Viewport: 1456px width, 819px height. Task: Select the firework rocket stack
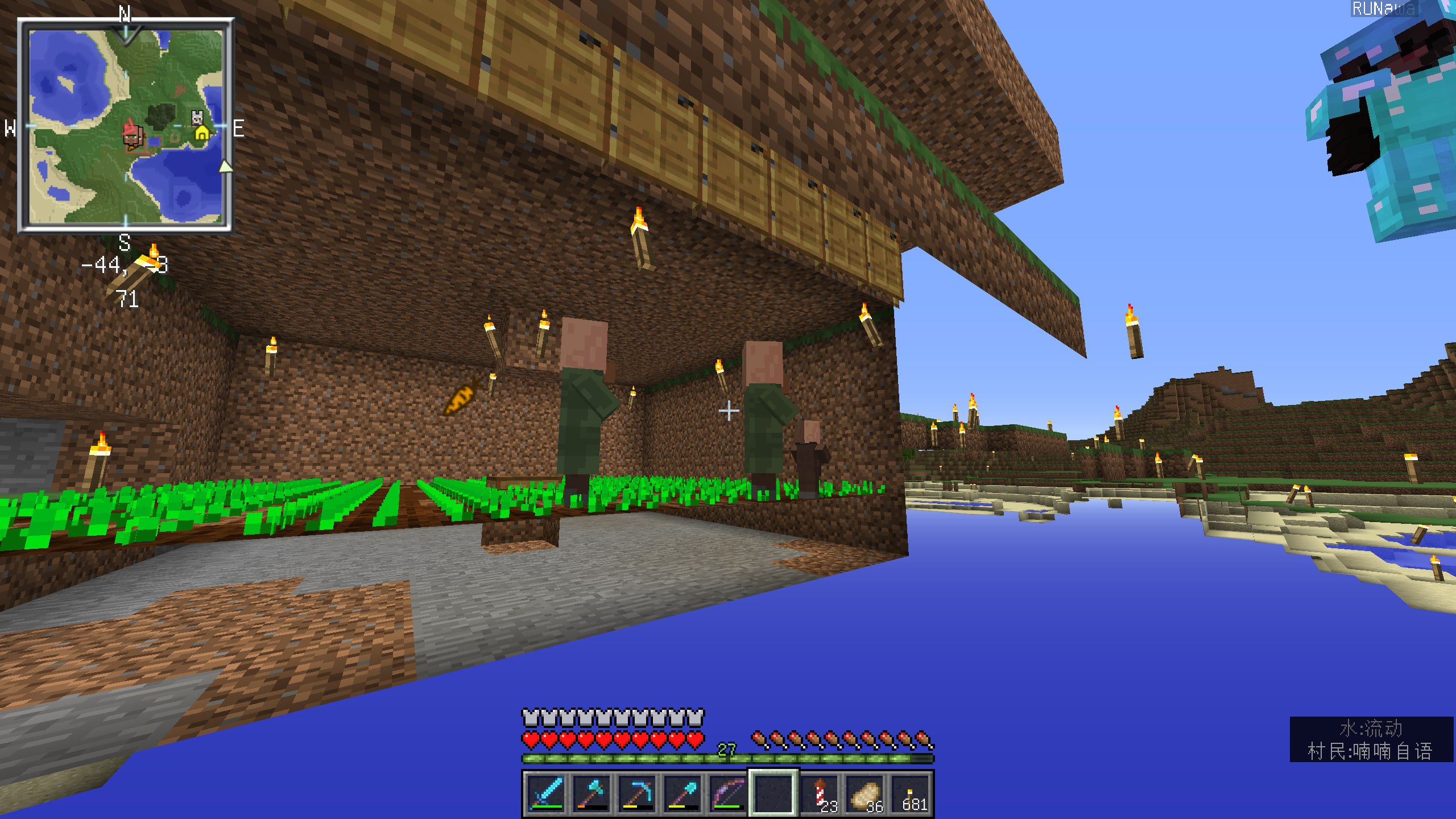coord(820,793)
